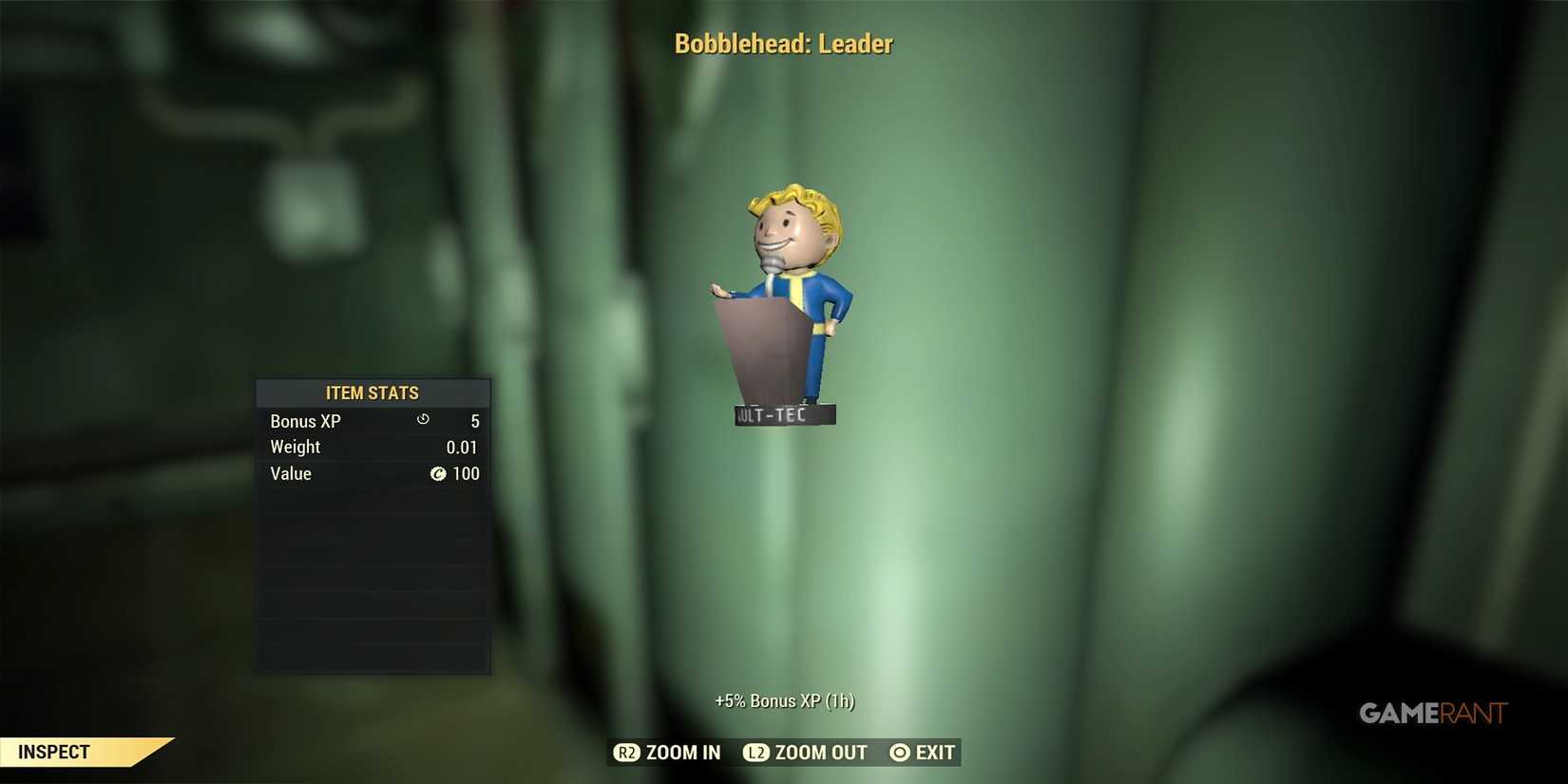Image resolution: width=1568 pixels, height=784 pixels.
Task: Click the +5% Bonus XP (1h) label
Action: pos(784,700)
